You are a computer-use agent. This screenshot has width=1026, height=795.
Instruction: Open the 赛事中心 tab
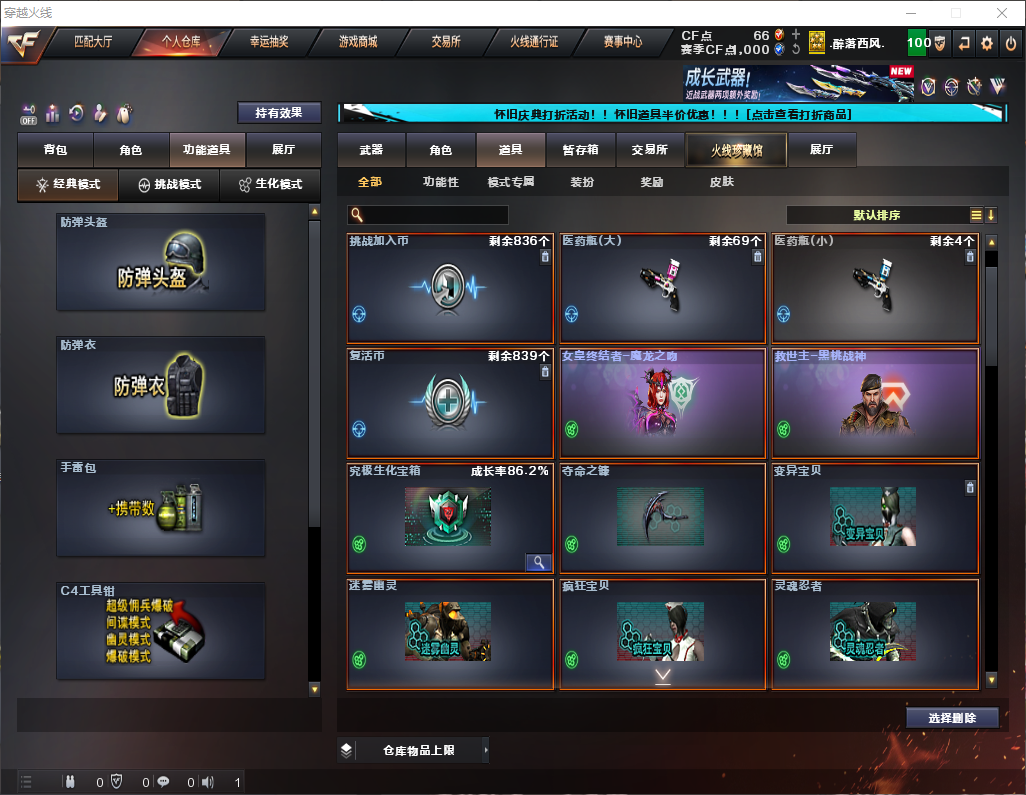pyautogui.click(x=622, y=42)
